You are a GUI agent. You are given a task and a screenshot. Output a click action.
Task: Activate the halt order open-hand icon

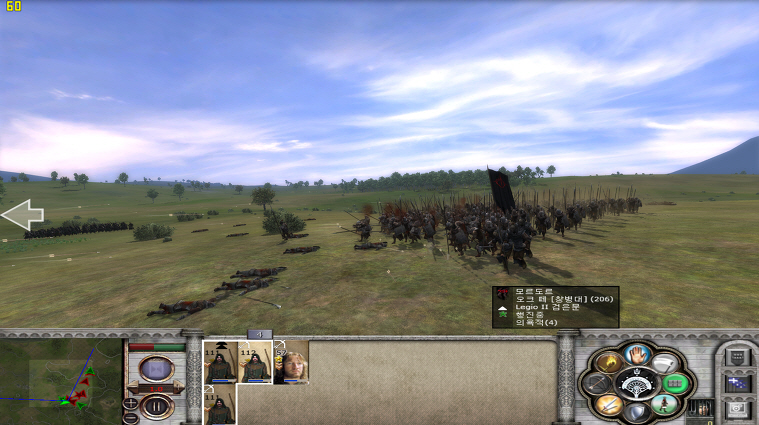[636, 353]
